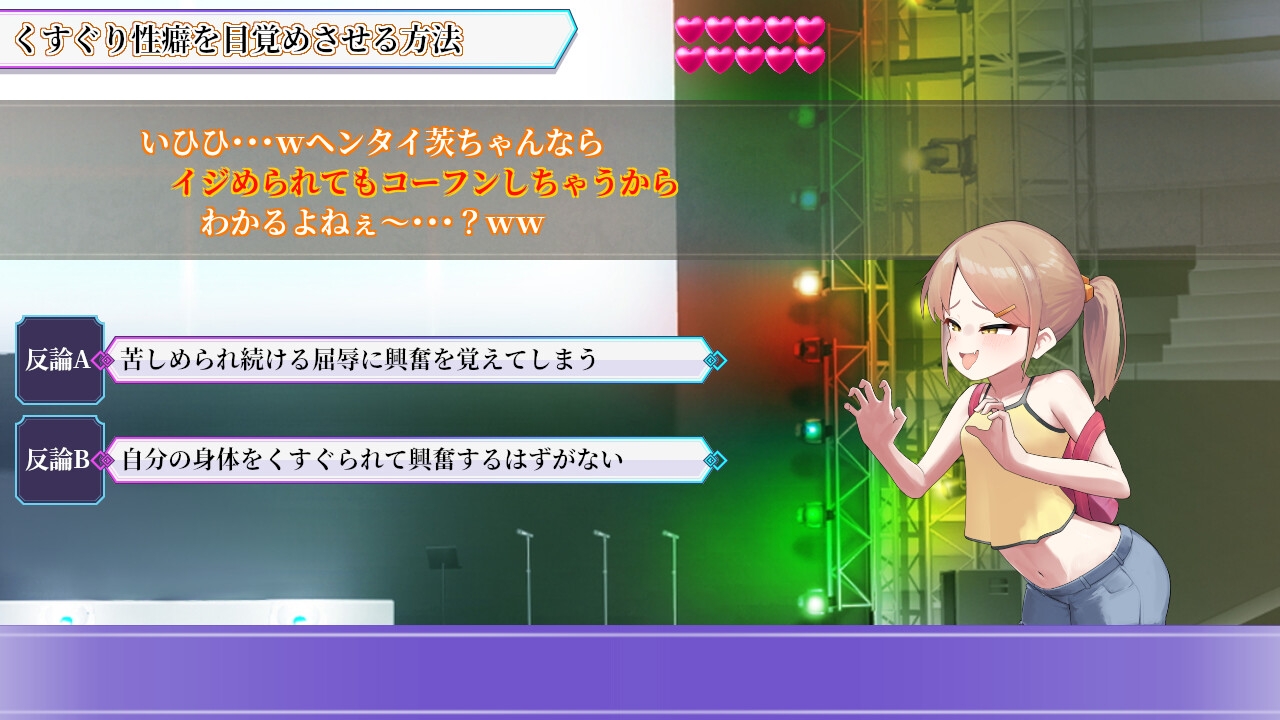Click the diamond arrow left of 反論B choice

click(104, 460)
